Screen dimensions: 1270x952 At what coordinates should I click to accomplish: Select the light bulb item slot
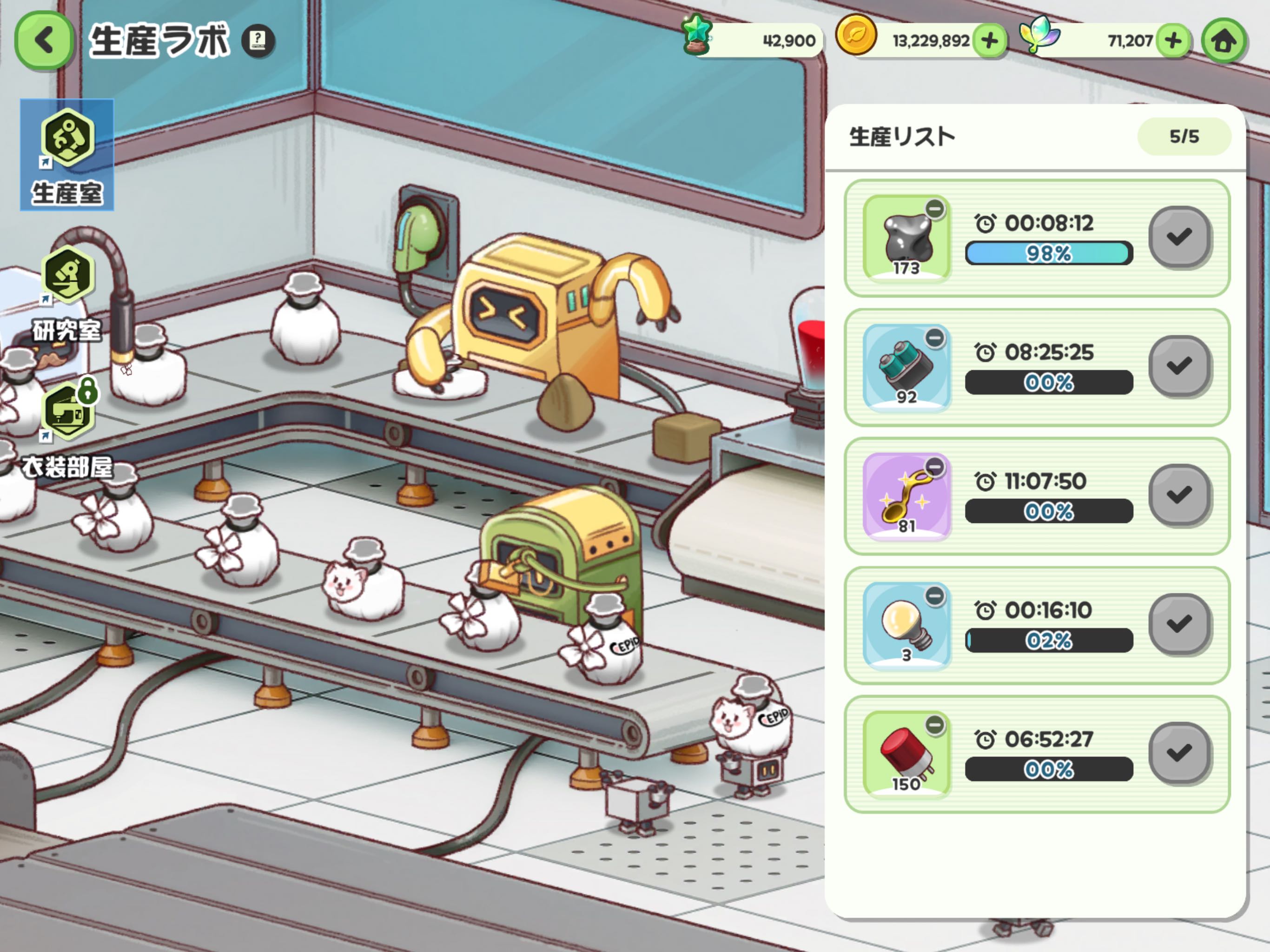(906, 626)
